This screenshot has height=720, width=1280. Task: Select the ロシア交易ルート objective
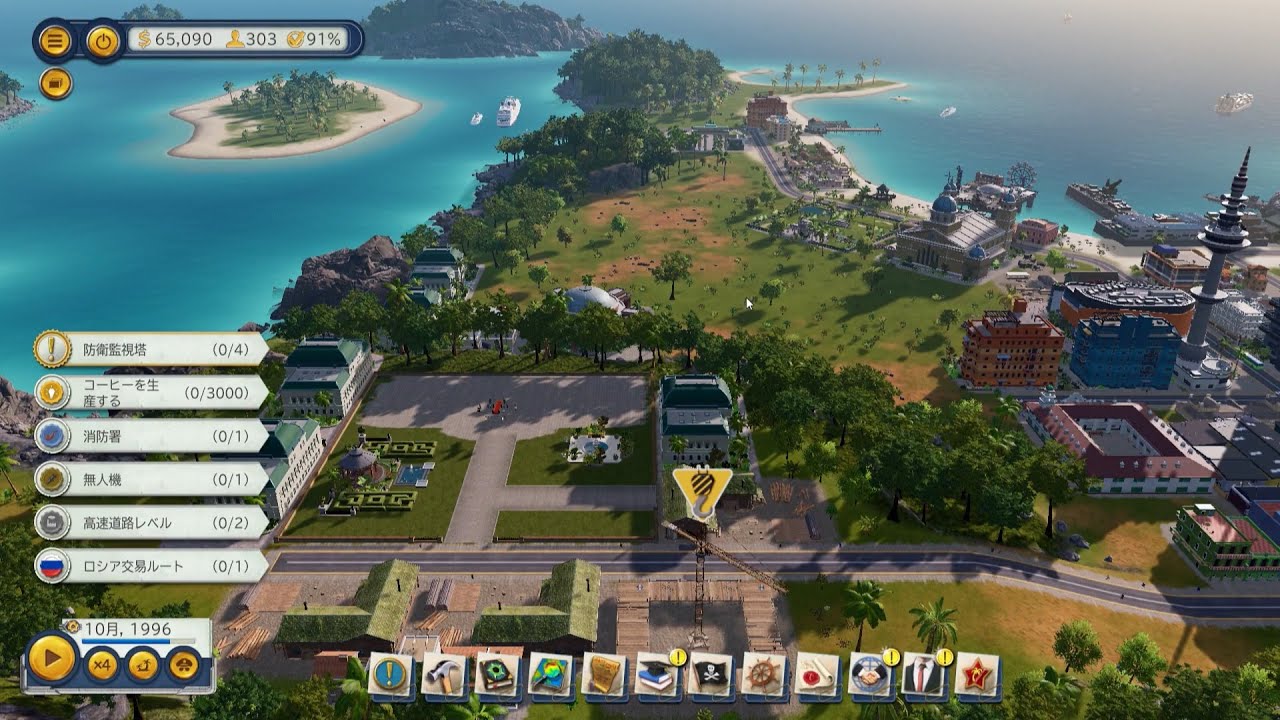150,566
